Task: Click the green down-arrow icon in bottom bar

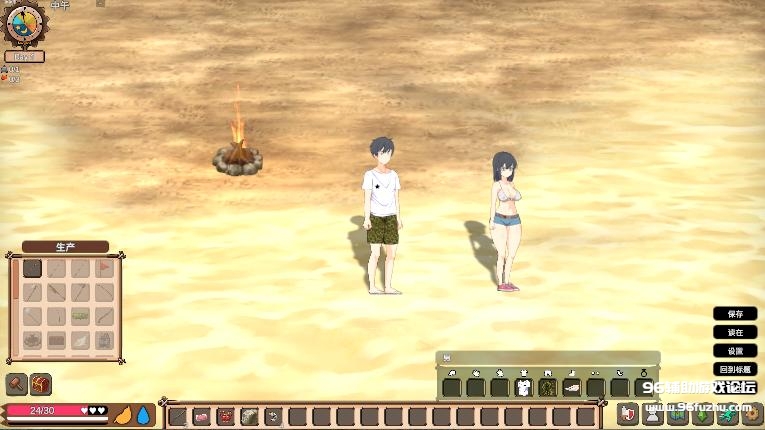Action: pos(700,414)
